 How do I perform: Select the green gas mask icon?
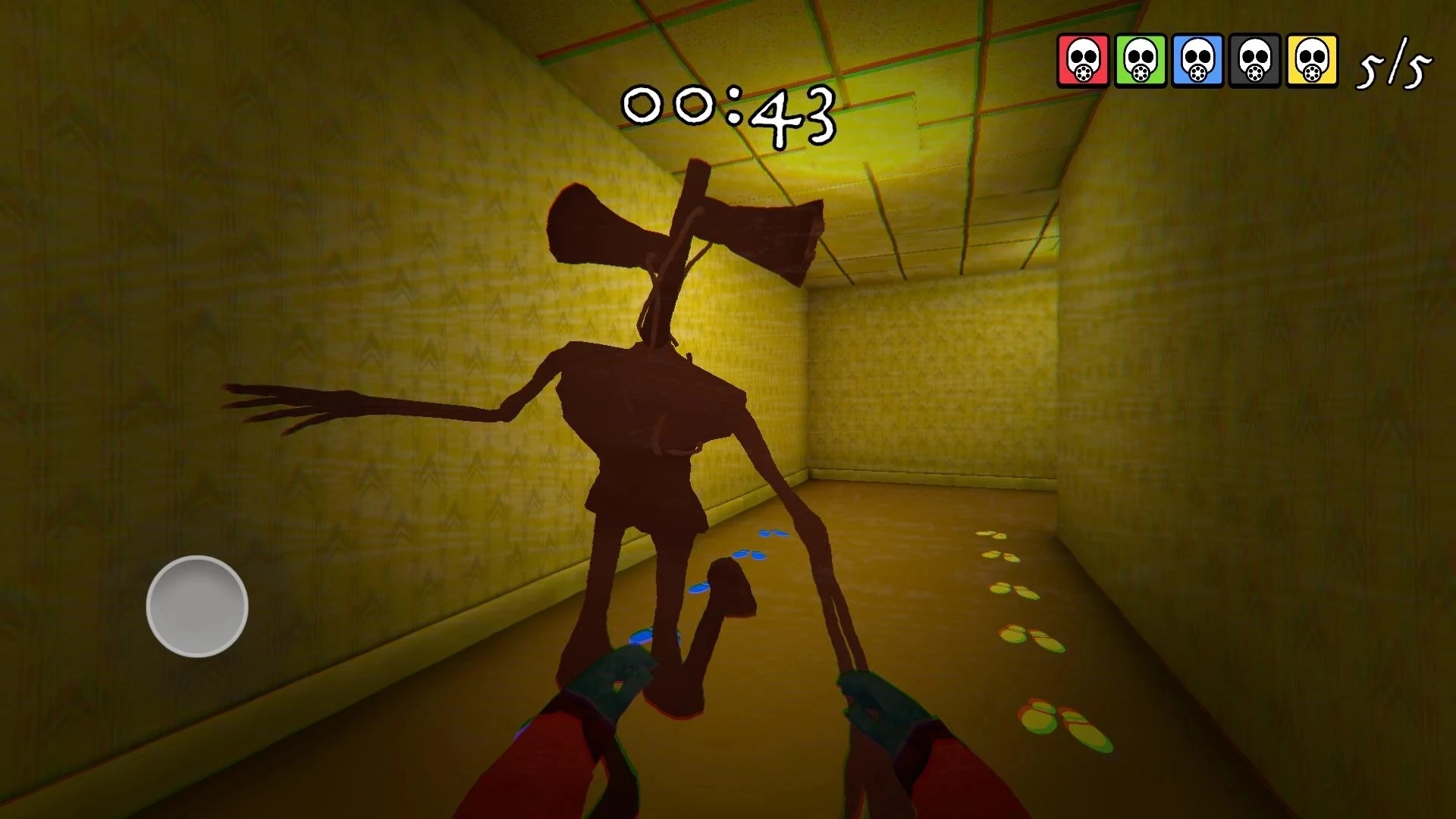pos(1140,60)
